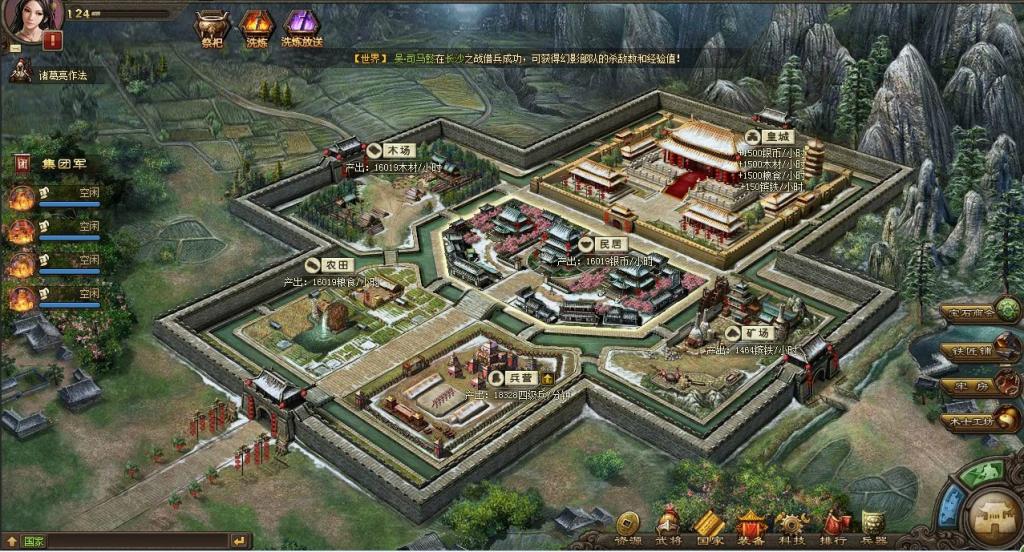The width and height of the screenshot is (1024, 552).
Task: Click the 国家 chat input box
Action: point(130,541)
